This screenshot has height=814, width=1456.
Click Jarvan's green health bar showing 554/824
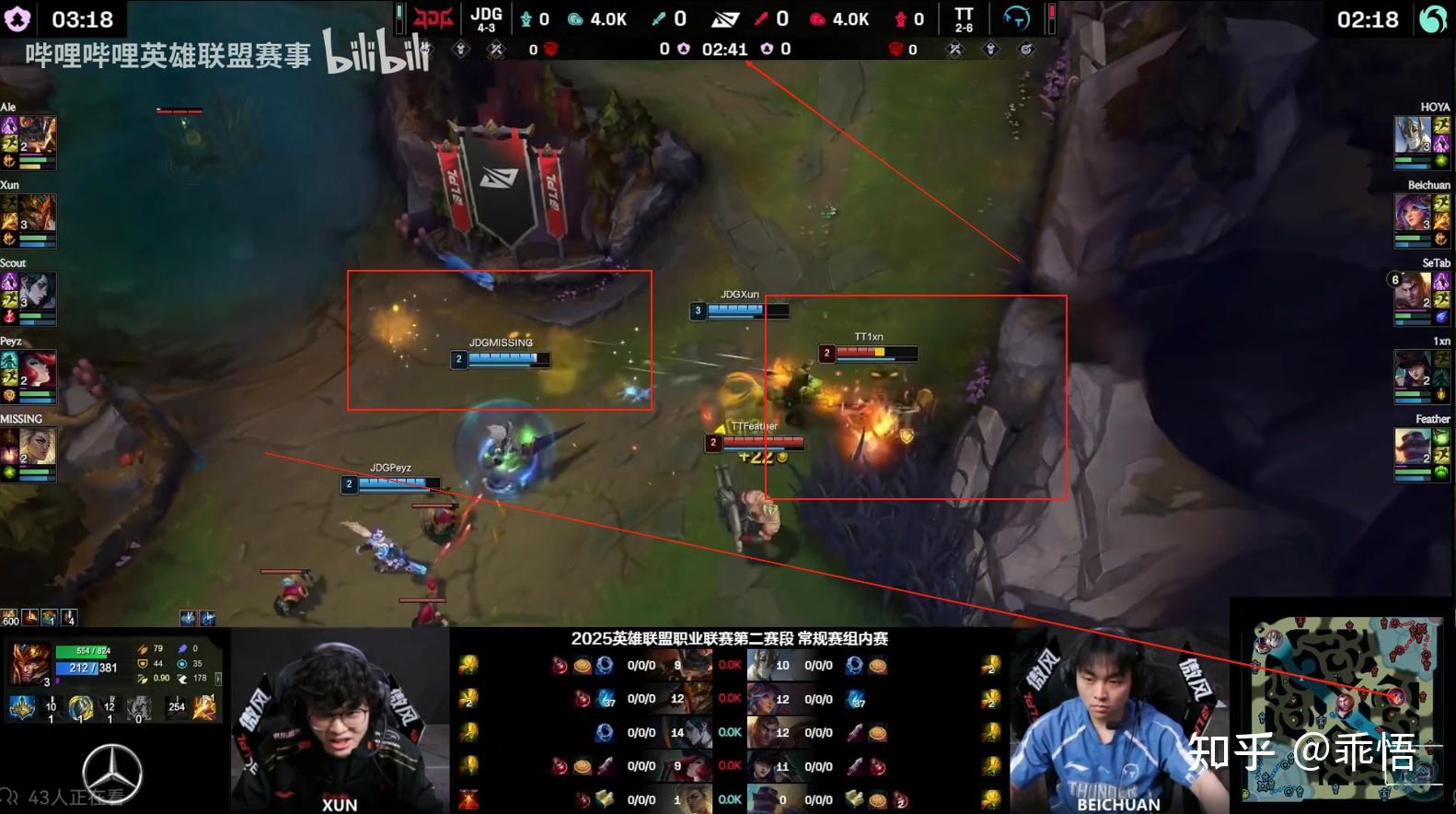tap(81, 651)
